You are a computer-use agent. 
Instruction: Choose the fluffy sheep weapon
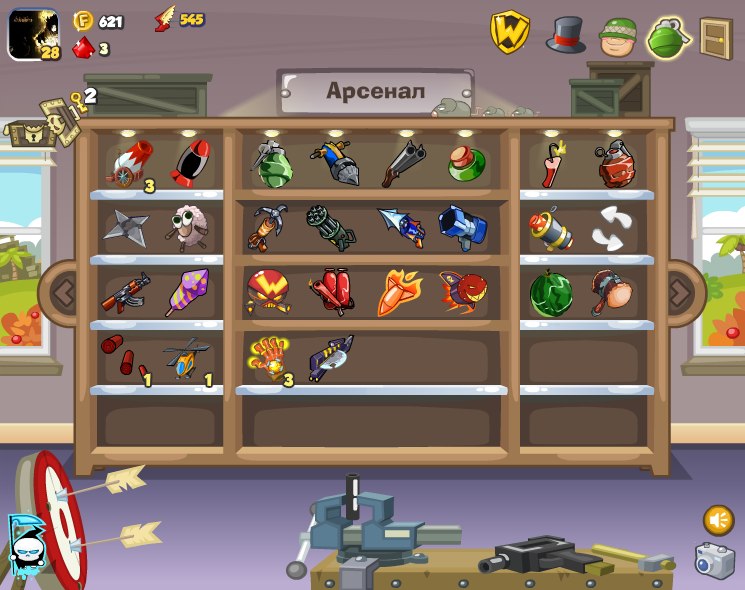185,227
